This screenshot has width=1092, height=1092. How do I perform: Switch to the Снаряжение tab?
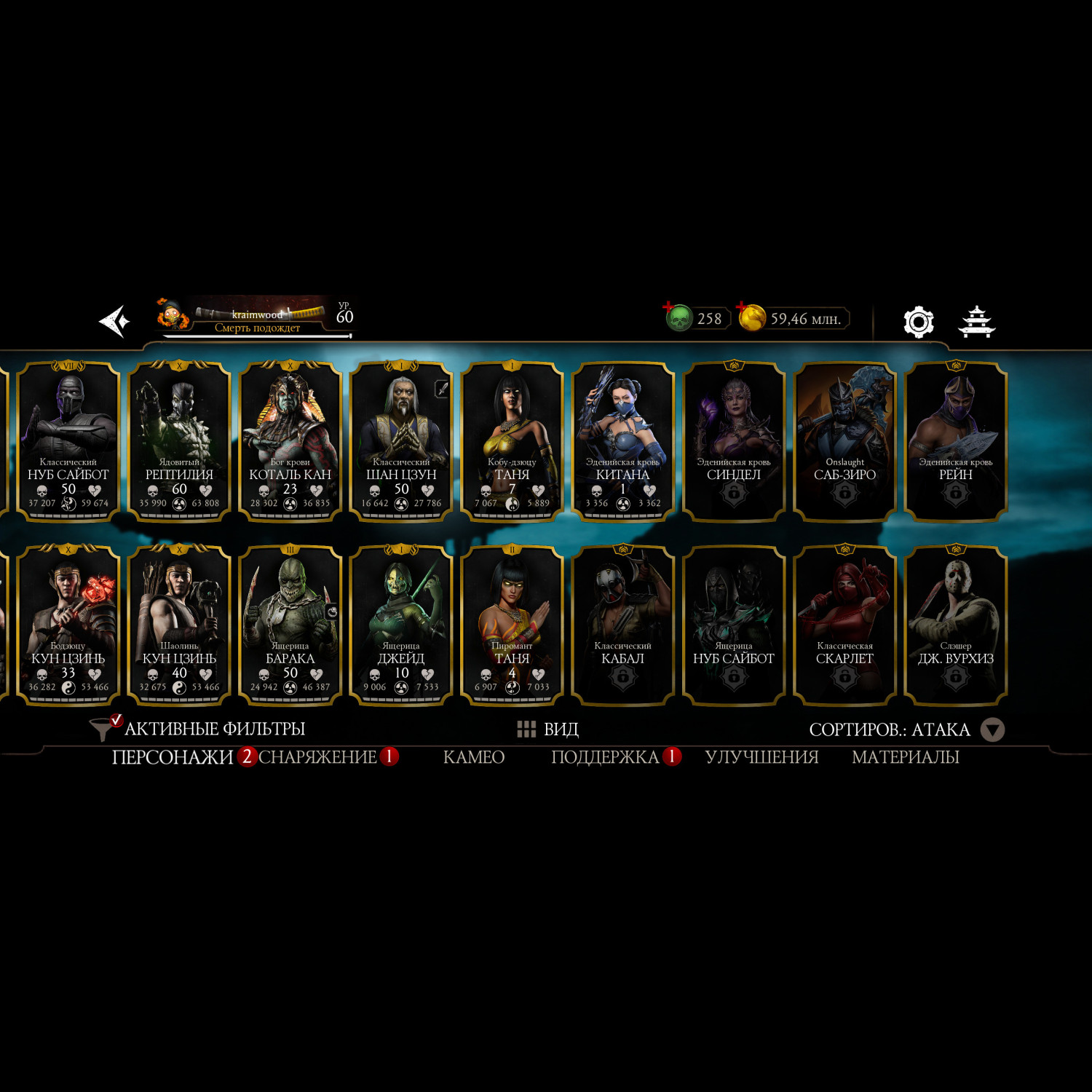coord(318,757)
